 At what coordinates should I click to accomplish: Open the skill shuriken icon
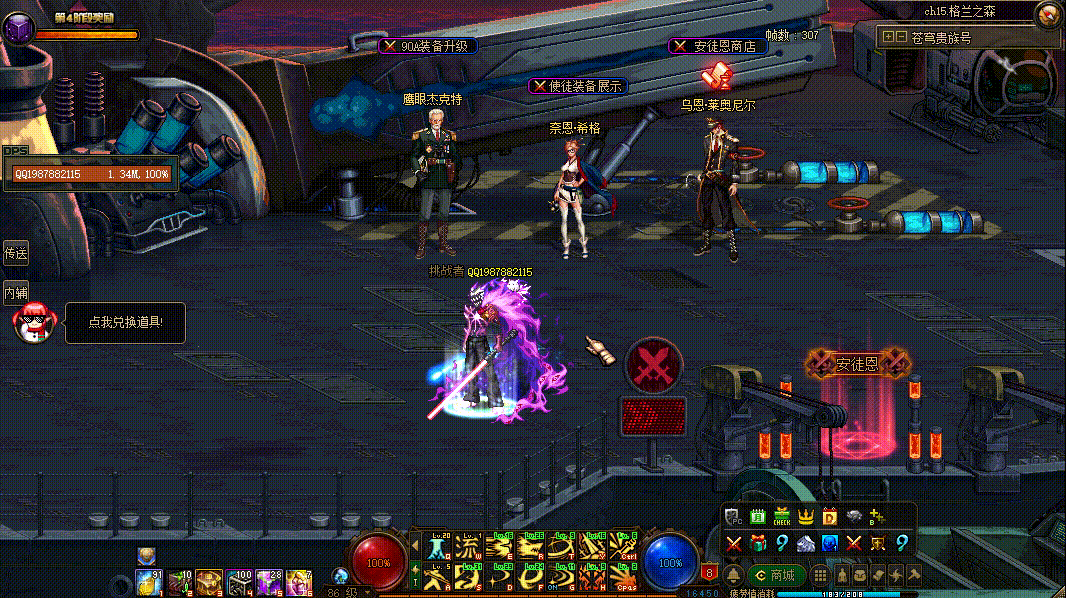(895, 575)
